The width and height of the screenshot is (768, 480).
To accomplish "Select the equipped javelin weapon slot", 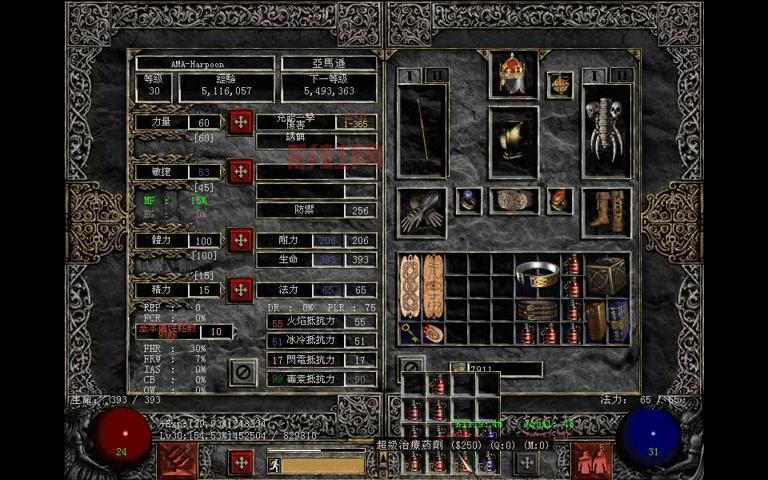I will tap(422, 130).
